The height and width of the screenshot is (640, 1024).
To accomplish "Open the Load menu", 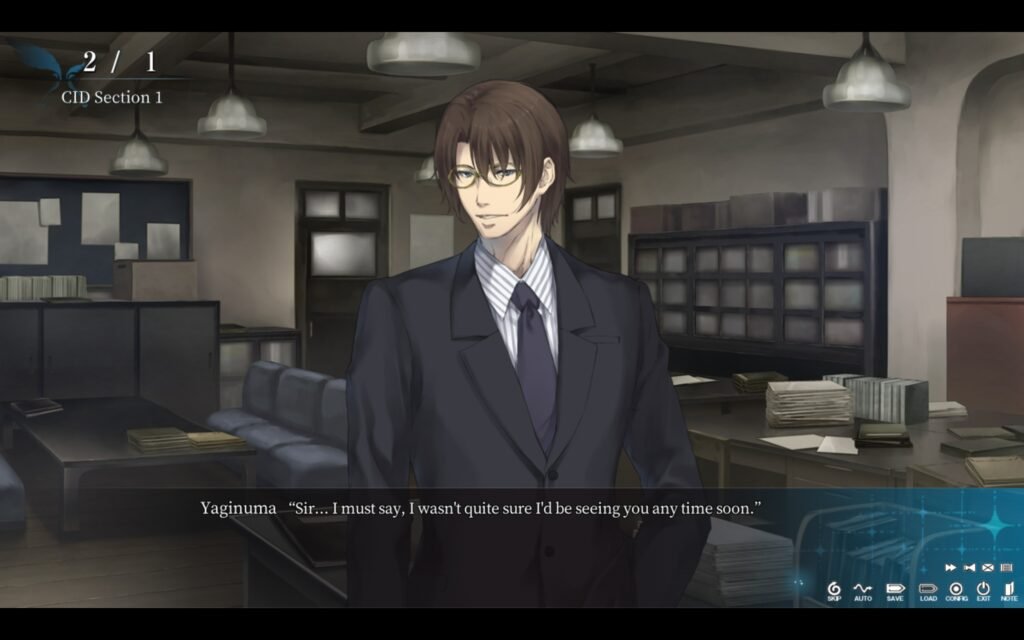I will pyautogui.click(x=928, y=590).
